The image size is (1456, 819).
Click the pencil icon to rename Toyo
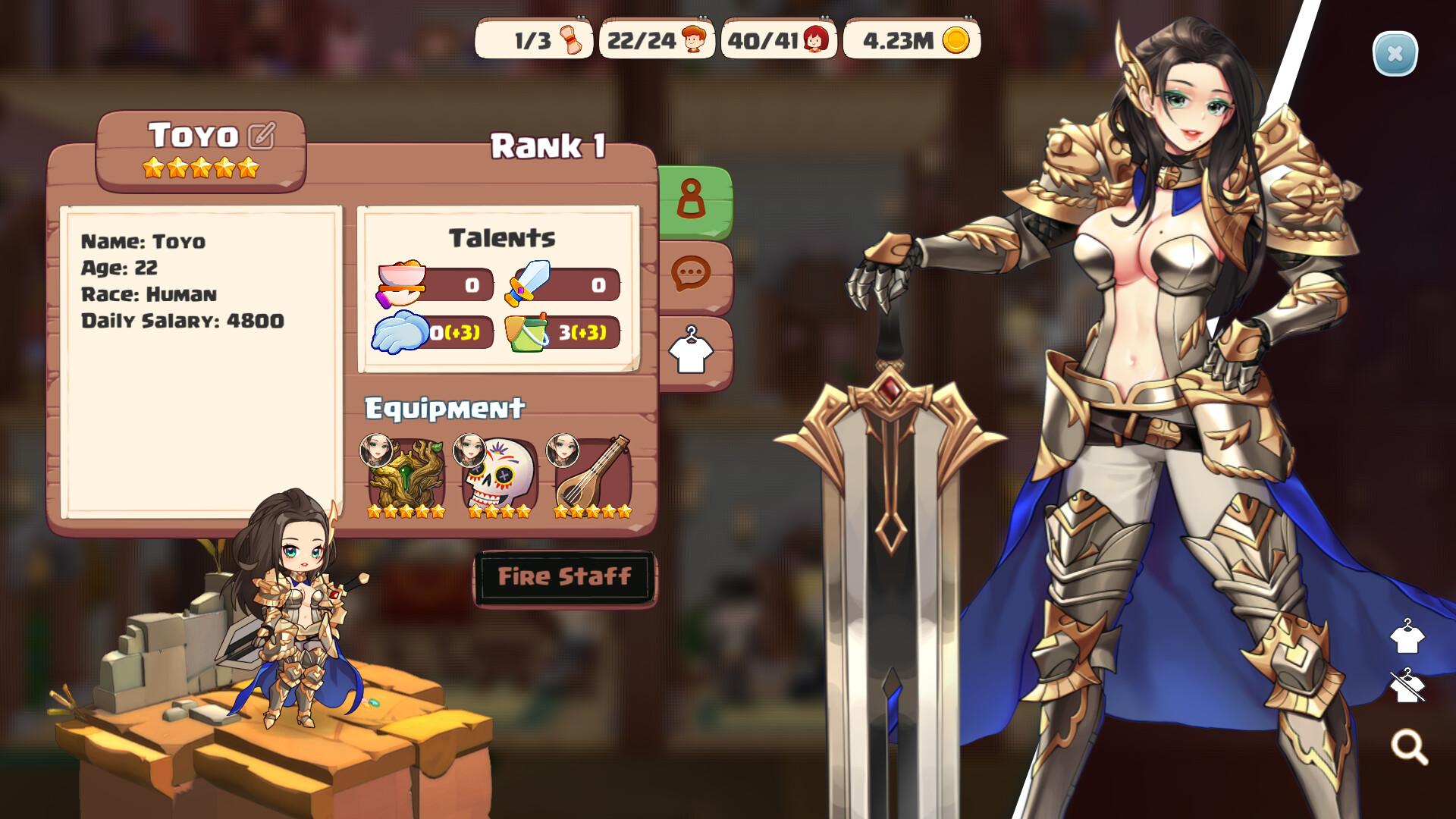tap(259, 136)
